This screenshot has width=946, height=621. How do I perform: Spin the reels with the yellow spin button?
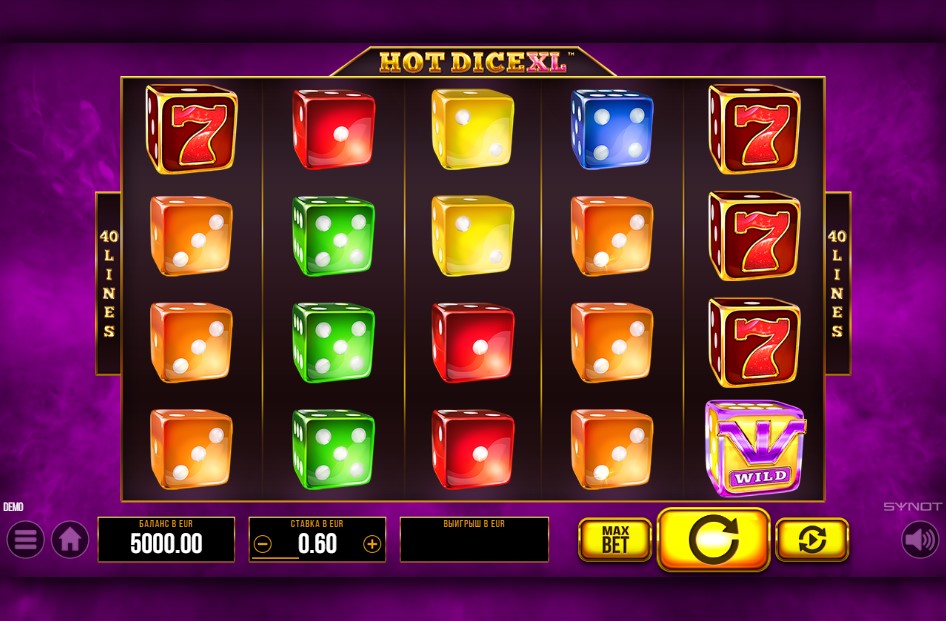[713, 540]
